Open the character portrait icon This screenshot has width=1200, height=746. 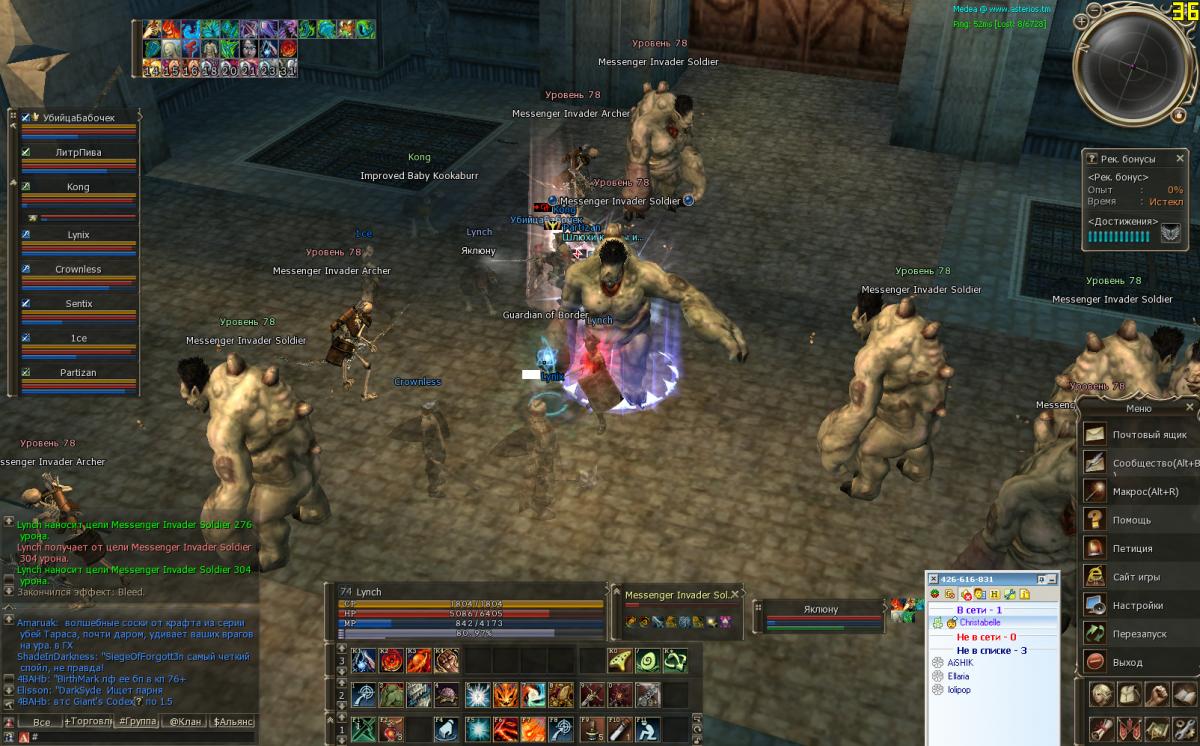[x=1101, y=695]
